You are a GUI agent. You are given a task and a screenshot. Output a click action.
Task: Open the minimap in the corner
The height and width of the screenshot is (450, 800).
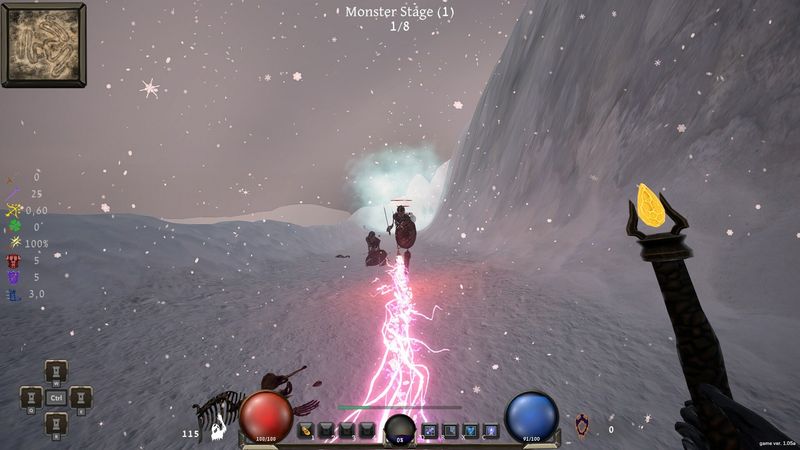click(43, 44)
